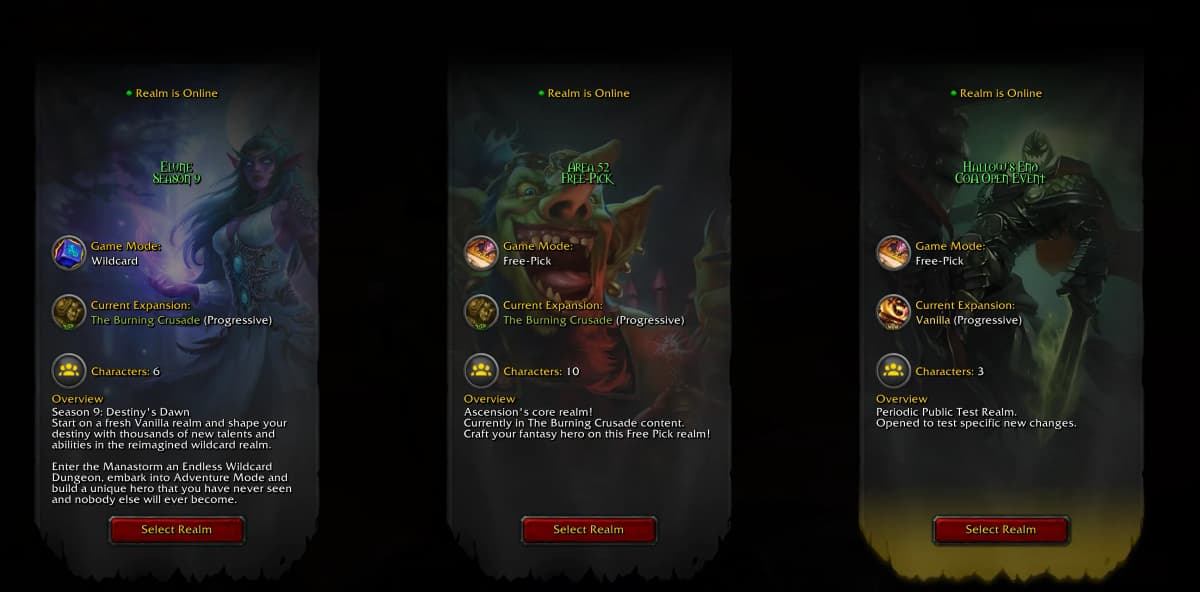Click the Wildcard game mode icon

coord(69,253)
